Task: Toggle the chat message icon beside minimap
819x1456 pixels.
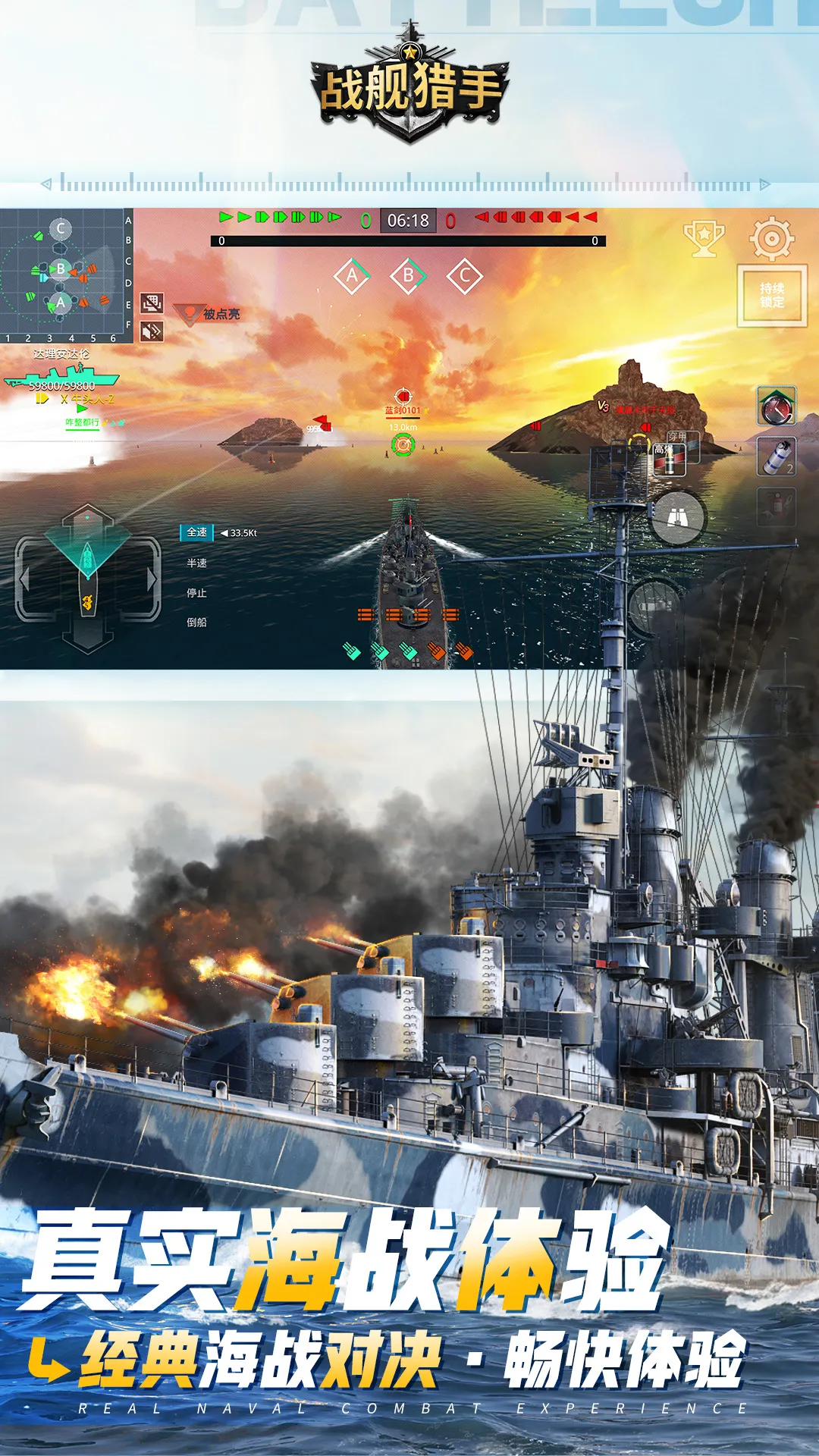Action: [152, 303]
